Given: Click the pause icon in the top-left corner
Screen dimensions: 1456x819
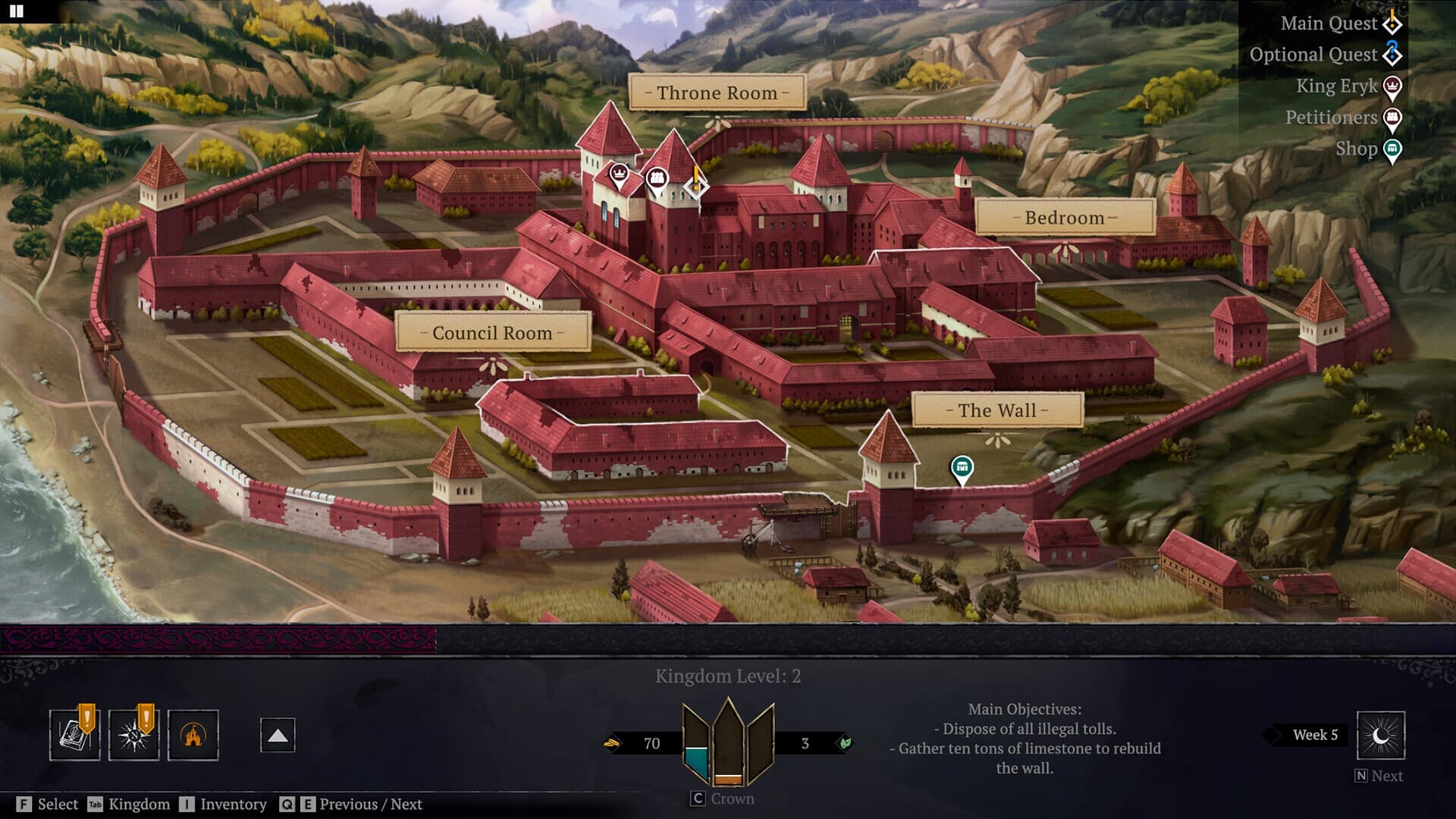Looking at the screenshot, I should [17, 13].
